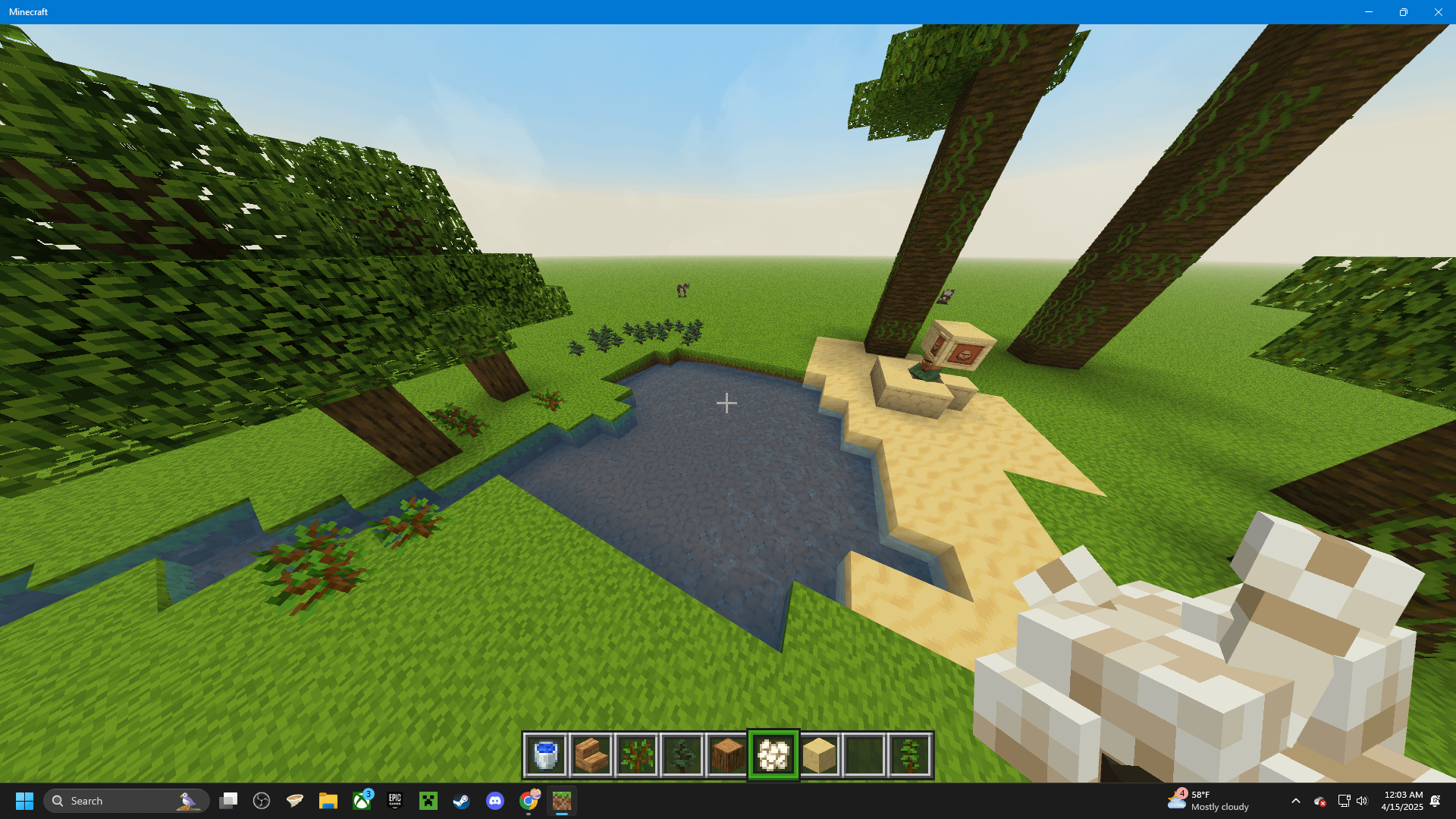Expand the hidden system tray icons
Image resolution: width=1456 pixels, height=819 pixels.
point(1296,801)
